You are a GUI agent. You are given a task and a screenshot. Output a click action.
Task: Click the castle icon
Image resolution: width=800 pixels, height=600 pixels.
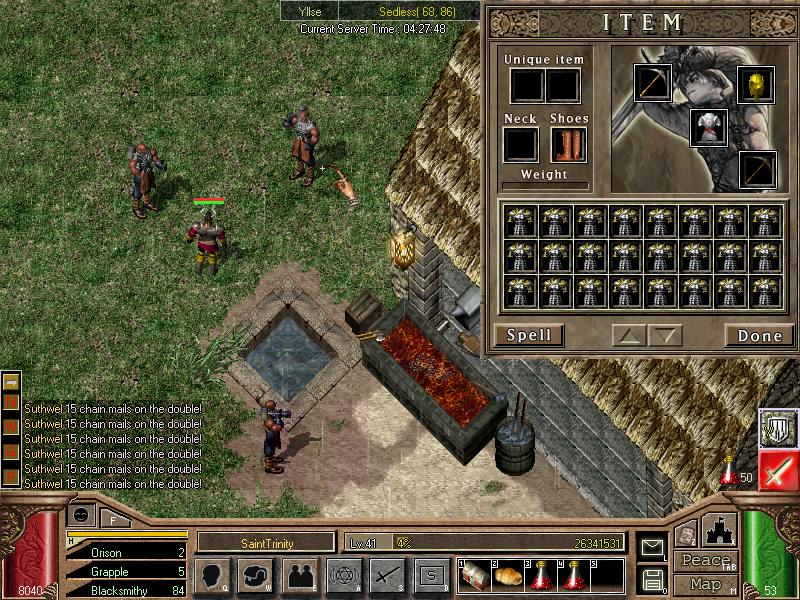pos(717,530)
